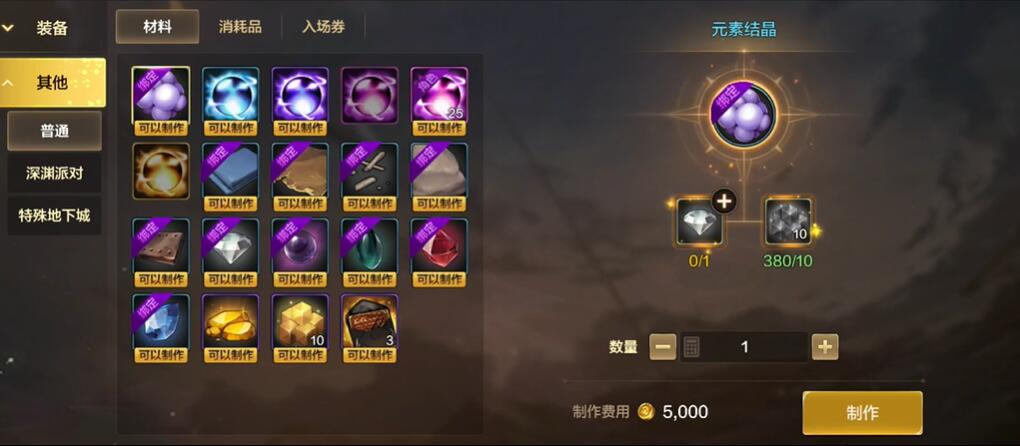Inspect the gray ore material with 380/10
The height and width of the screenshot is (446, 1020).
coord(787,221)
